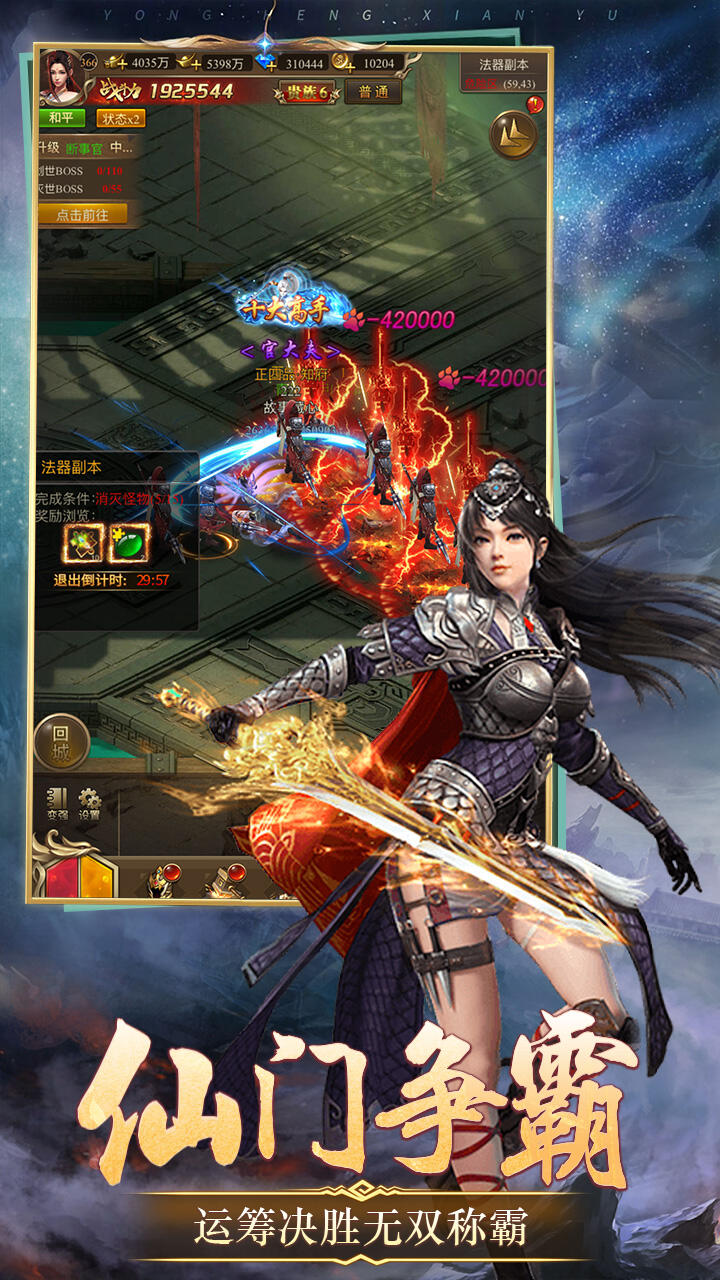
Task: Open the 变强 power-up menu
Action: pos(58,803)
